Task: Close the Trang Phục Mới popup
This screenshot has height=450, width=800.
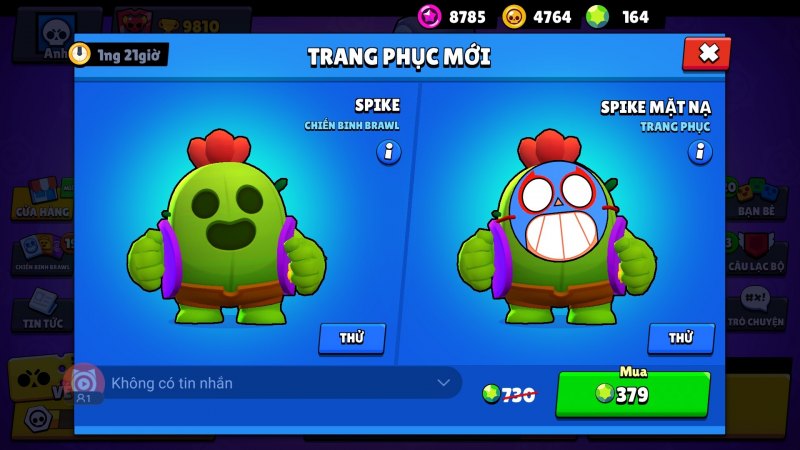Action: pyautogui.click(x=707, y=54)
